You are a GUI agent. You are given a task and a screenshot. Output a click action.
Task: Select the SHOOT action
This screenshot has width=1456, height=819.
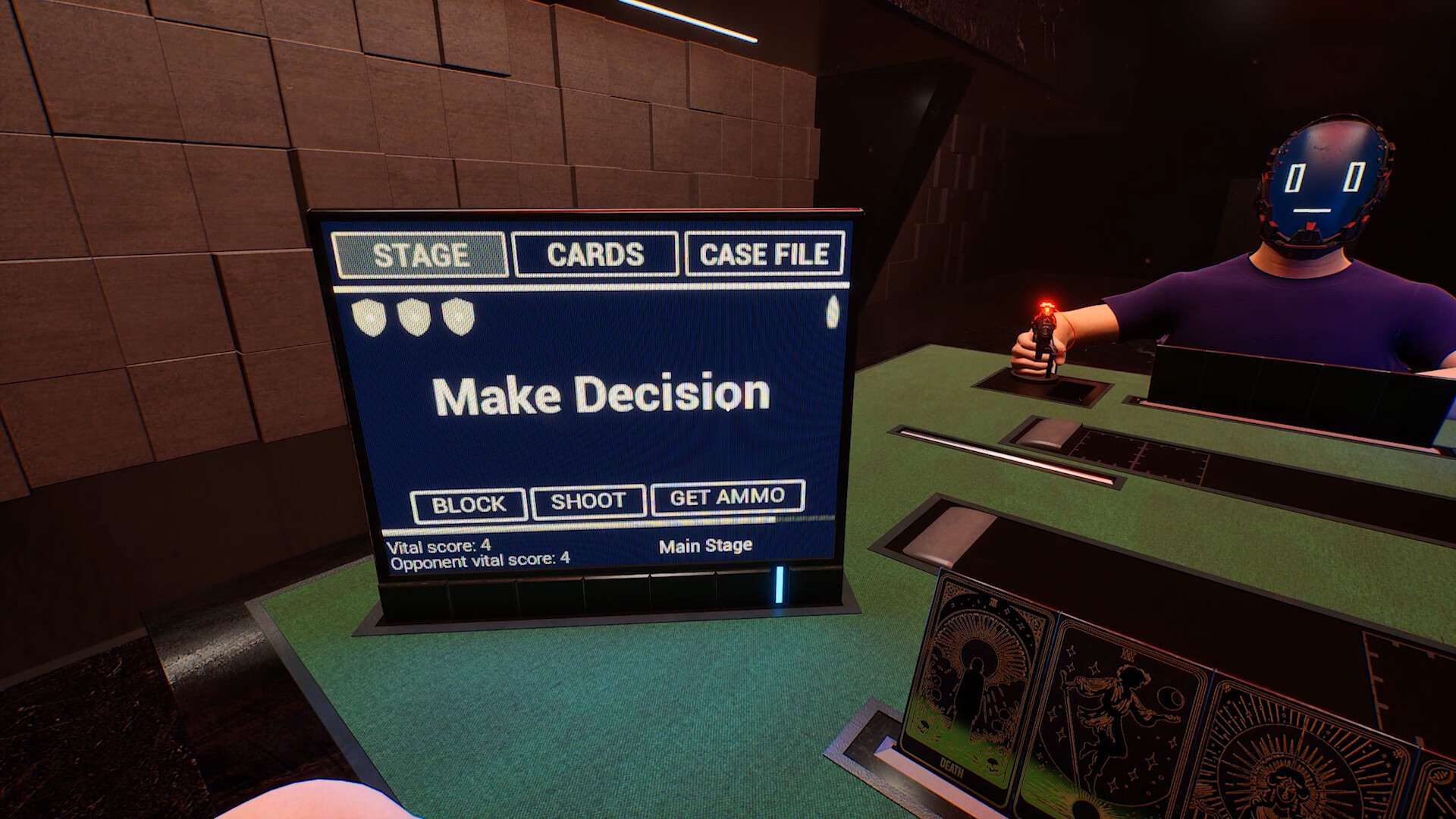588,500
